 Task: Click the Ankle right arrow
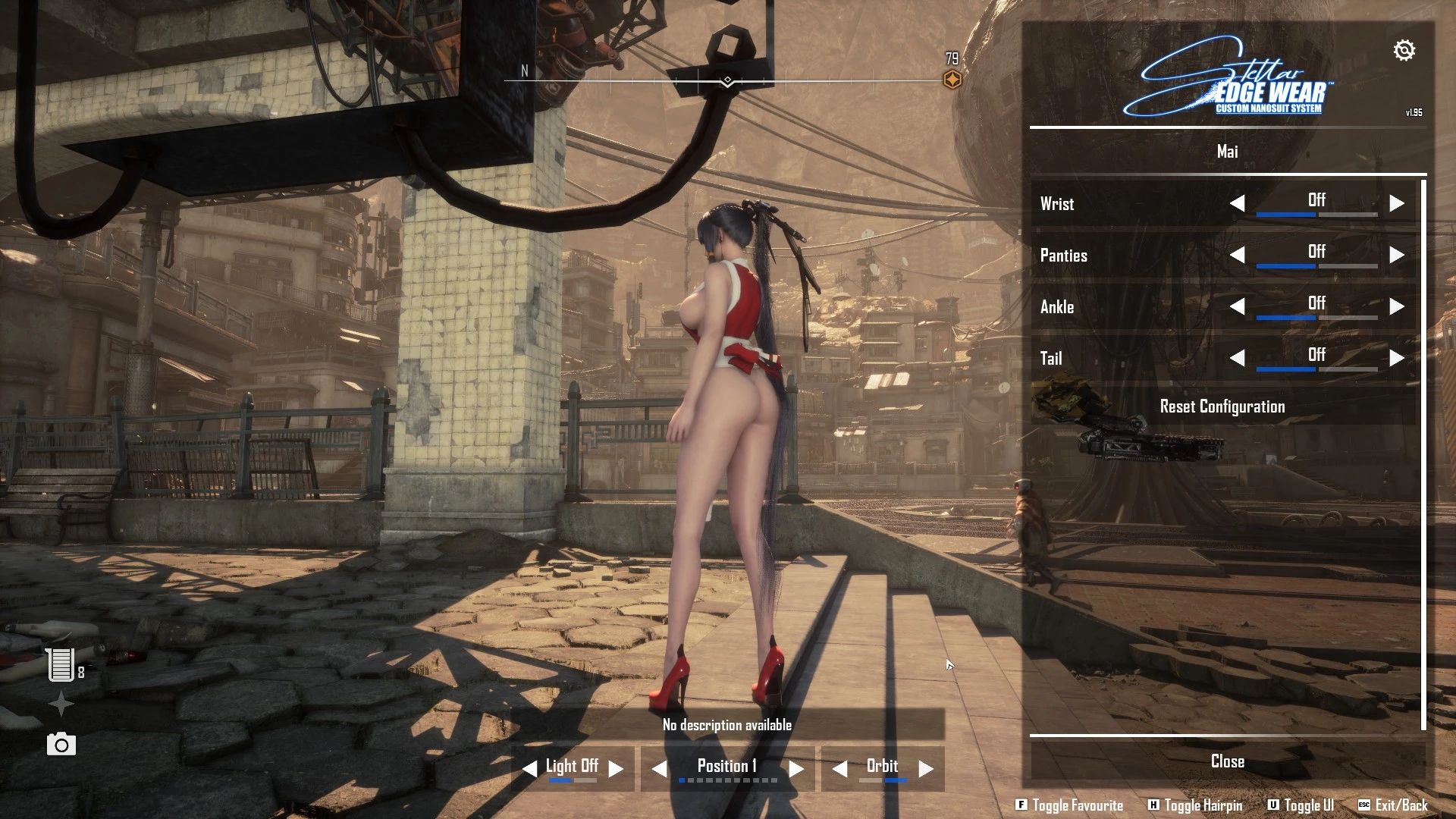pos(1396,306)
